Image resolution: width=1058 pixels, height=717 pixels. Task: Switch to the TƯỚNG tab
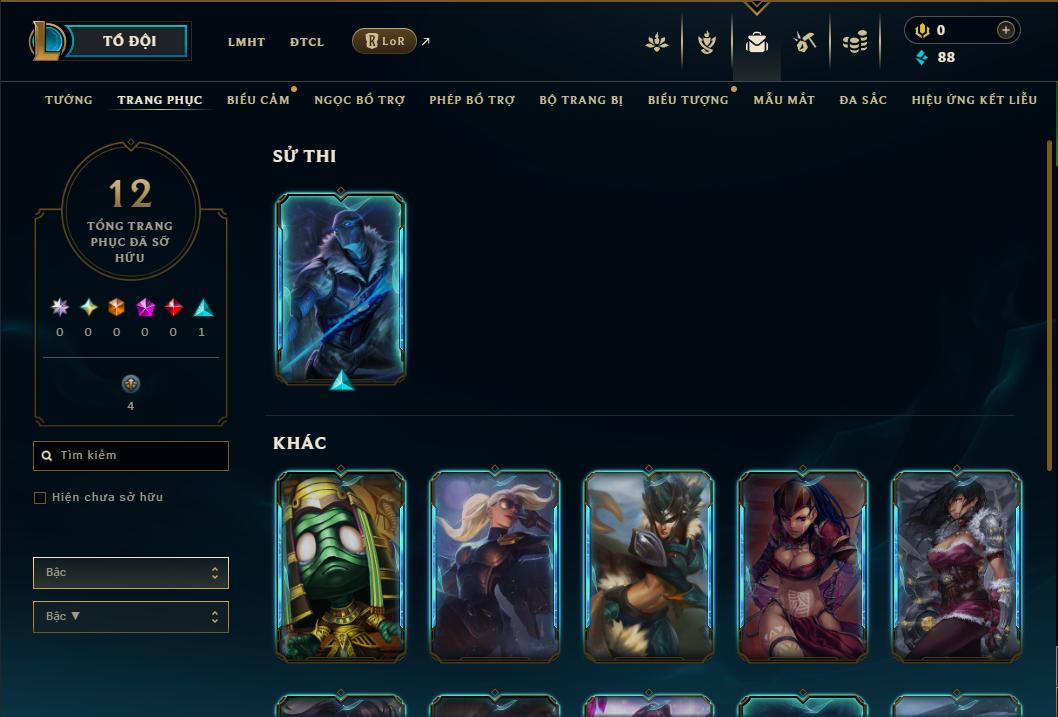pyautogui.click(x=69, y=100)
